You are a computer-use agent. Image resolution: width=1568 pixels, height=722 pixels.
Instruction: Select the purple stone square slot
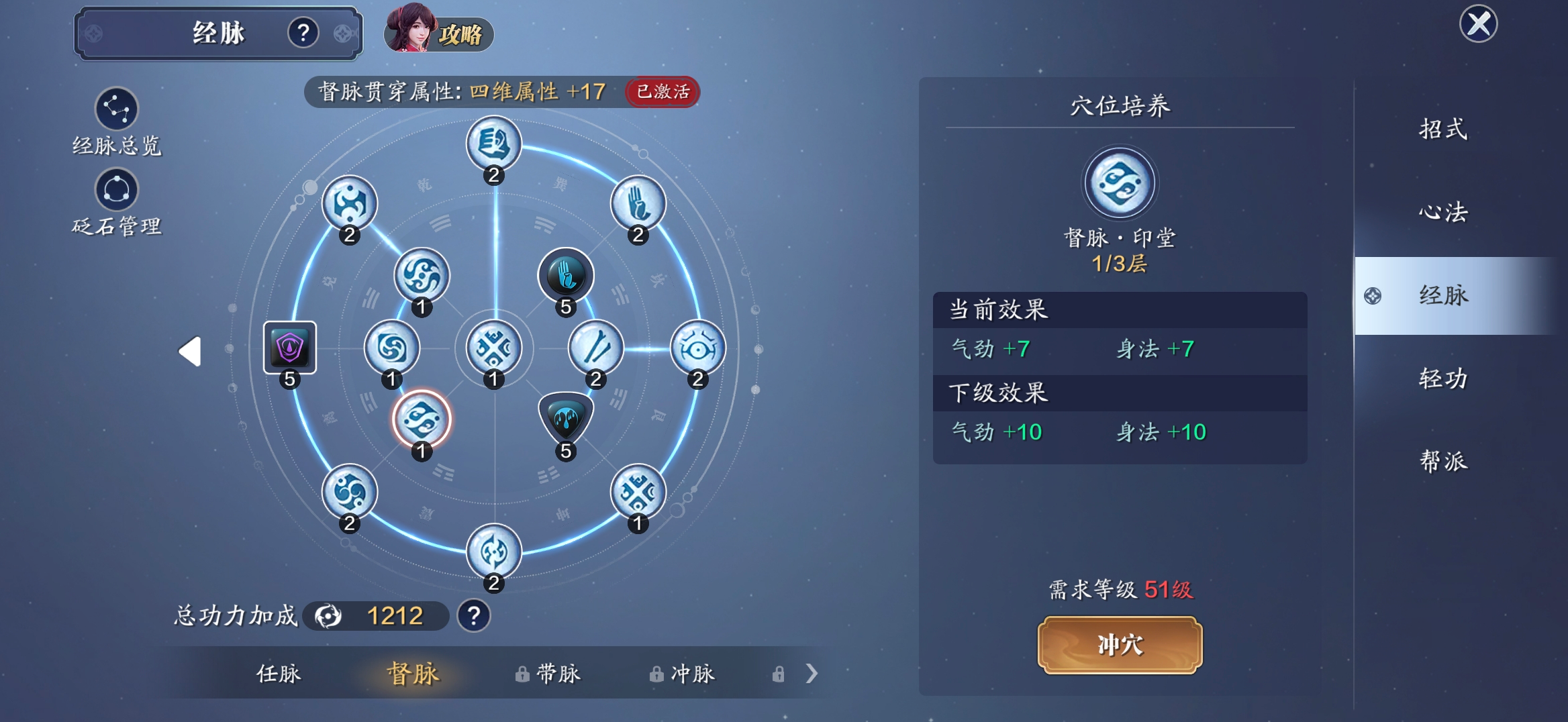(289, 348)
